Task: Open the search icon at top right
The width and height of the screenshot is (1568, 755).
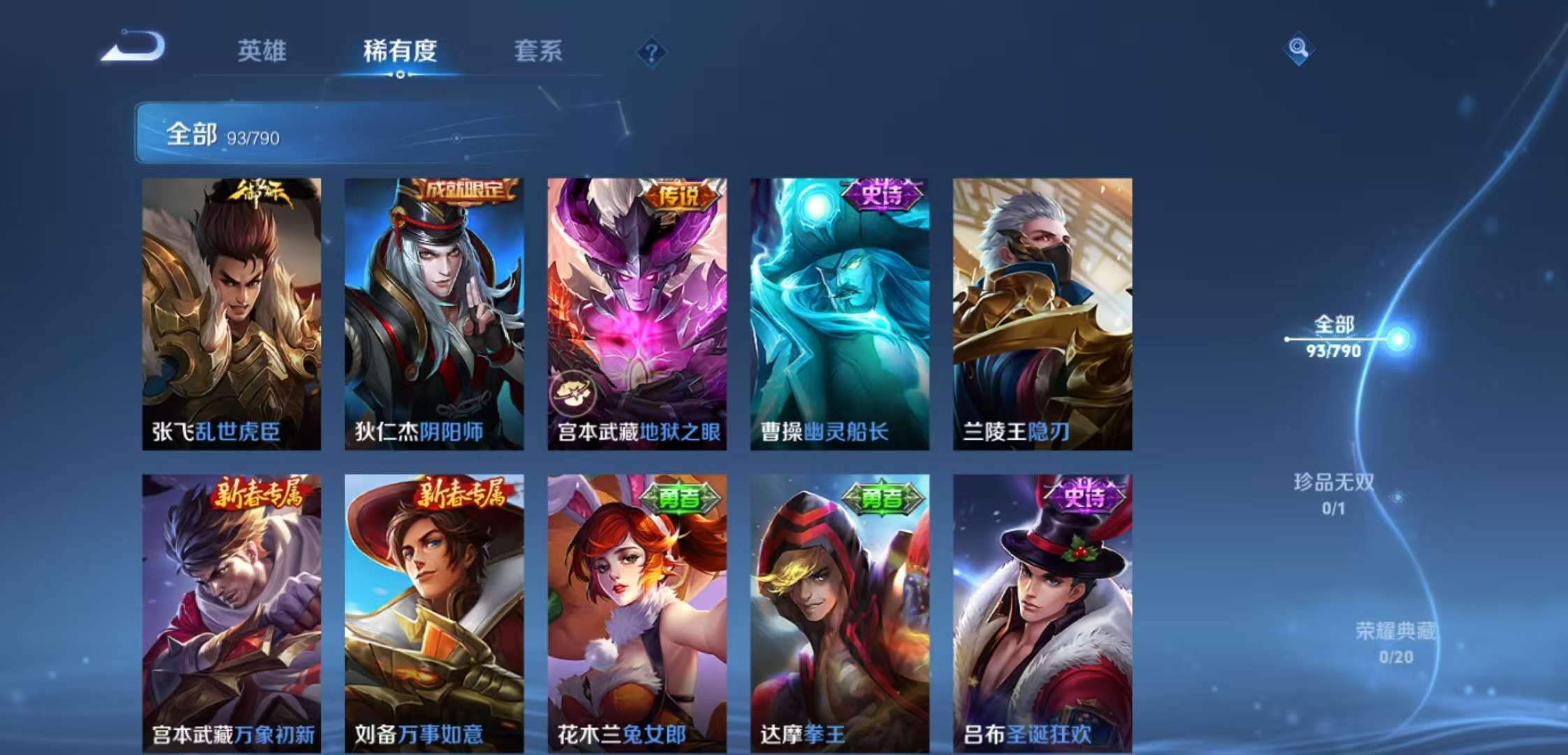Action: coord(1300,49)
